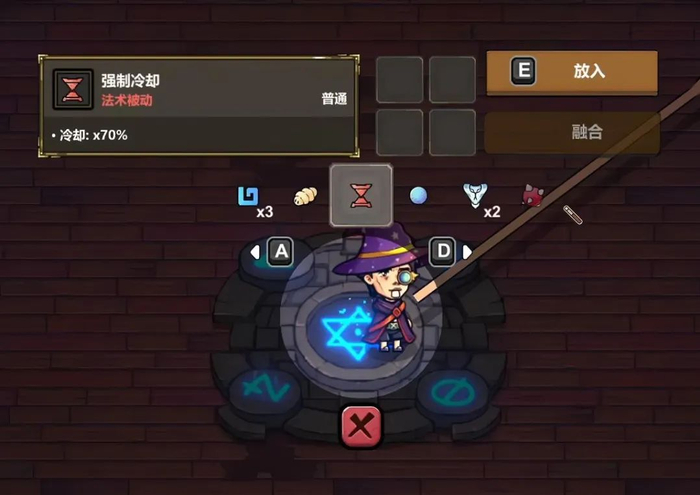Choose the red spiked creature item
The width and height of the screenshot is (700, 495).
532,195
